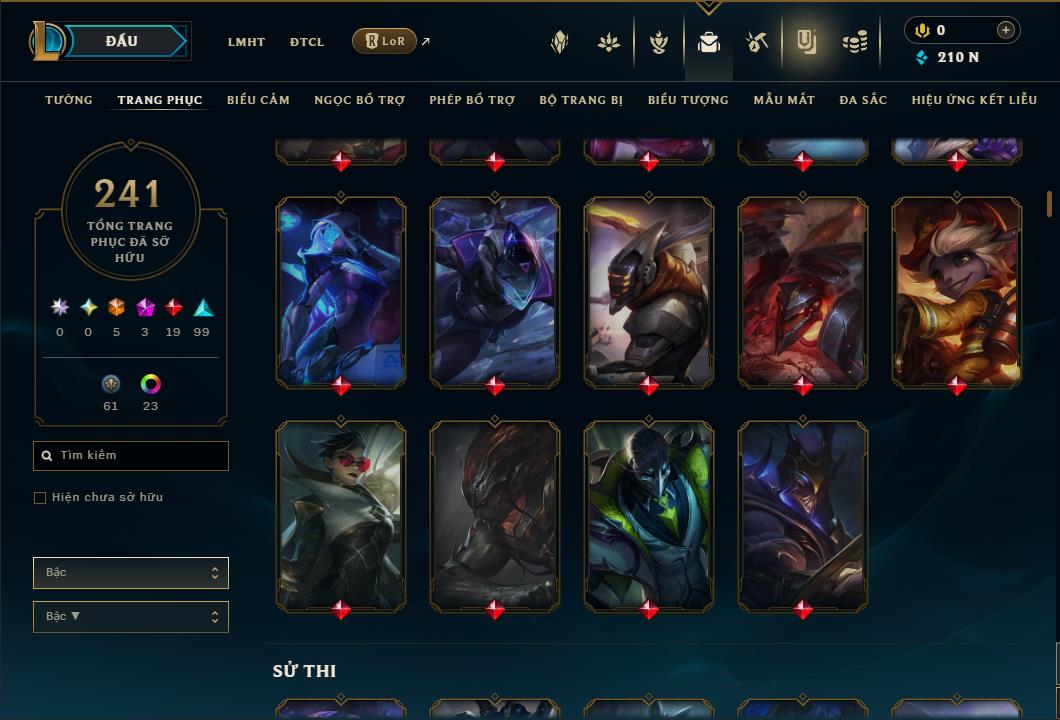Open the store via coin stack icon
1060x720 pixels.
(x=854, y=42)
